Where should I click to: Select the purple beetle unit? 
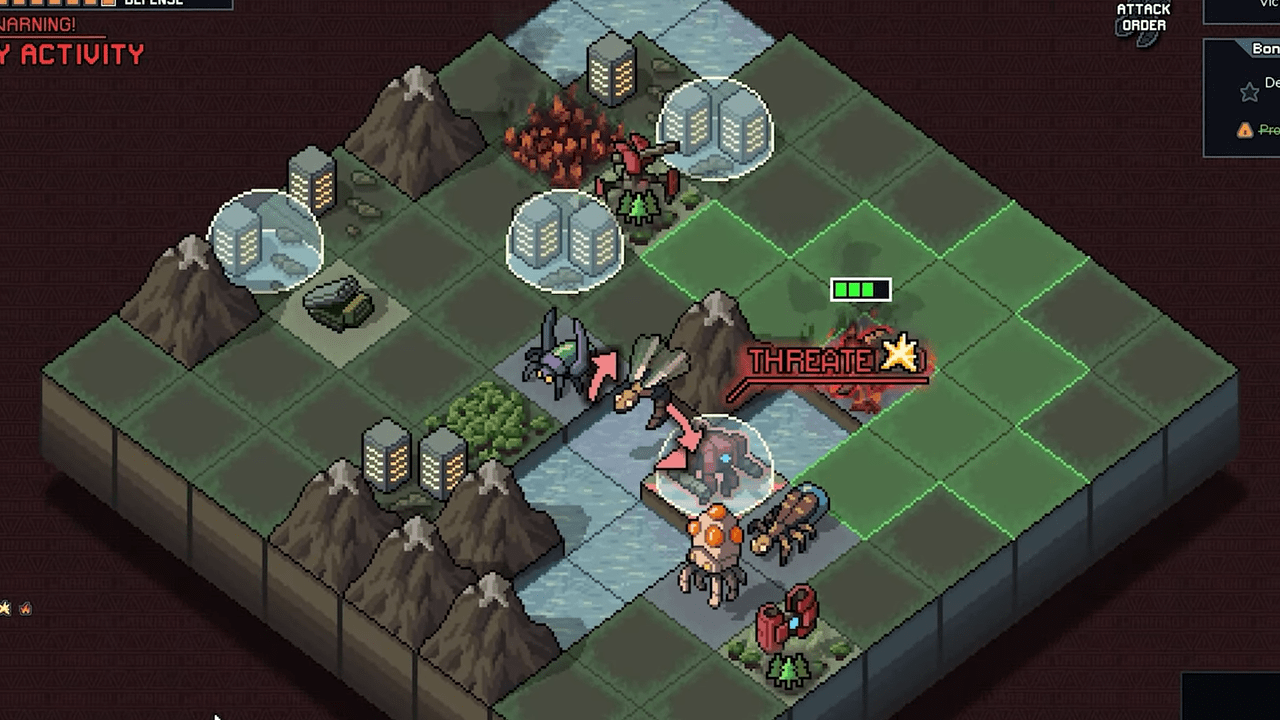point(558,357)
